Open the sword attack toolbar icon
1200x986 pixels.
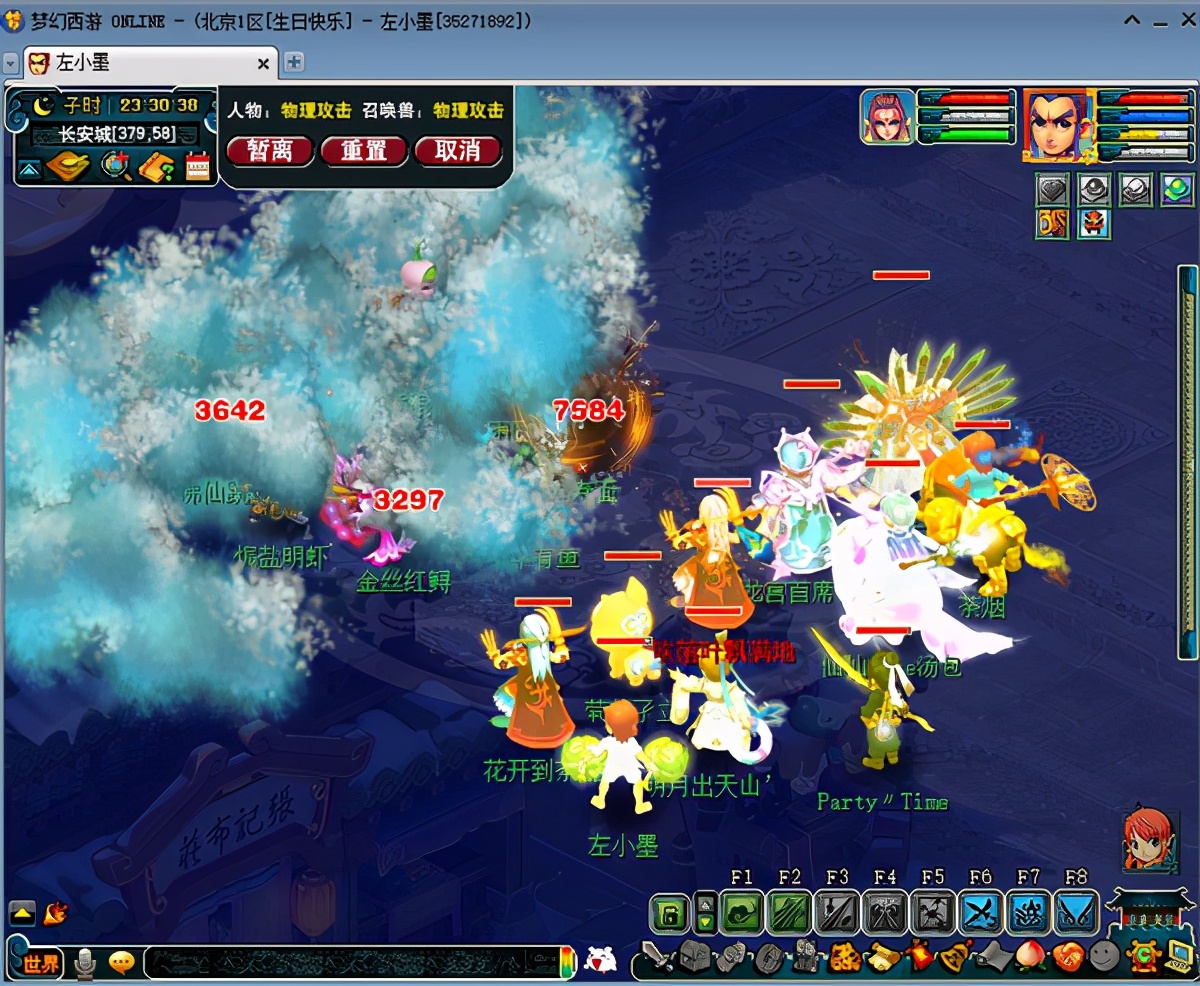(657, 958)
